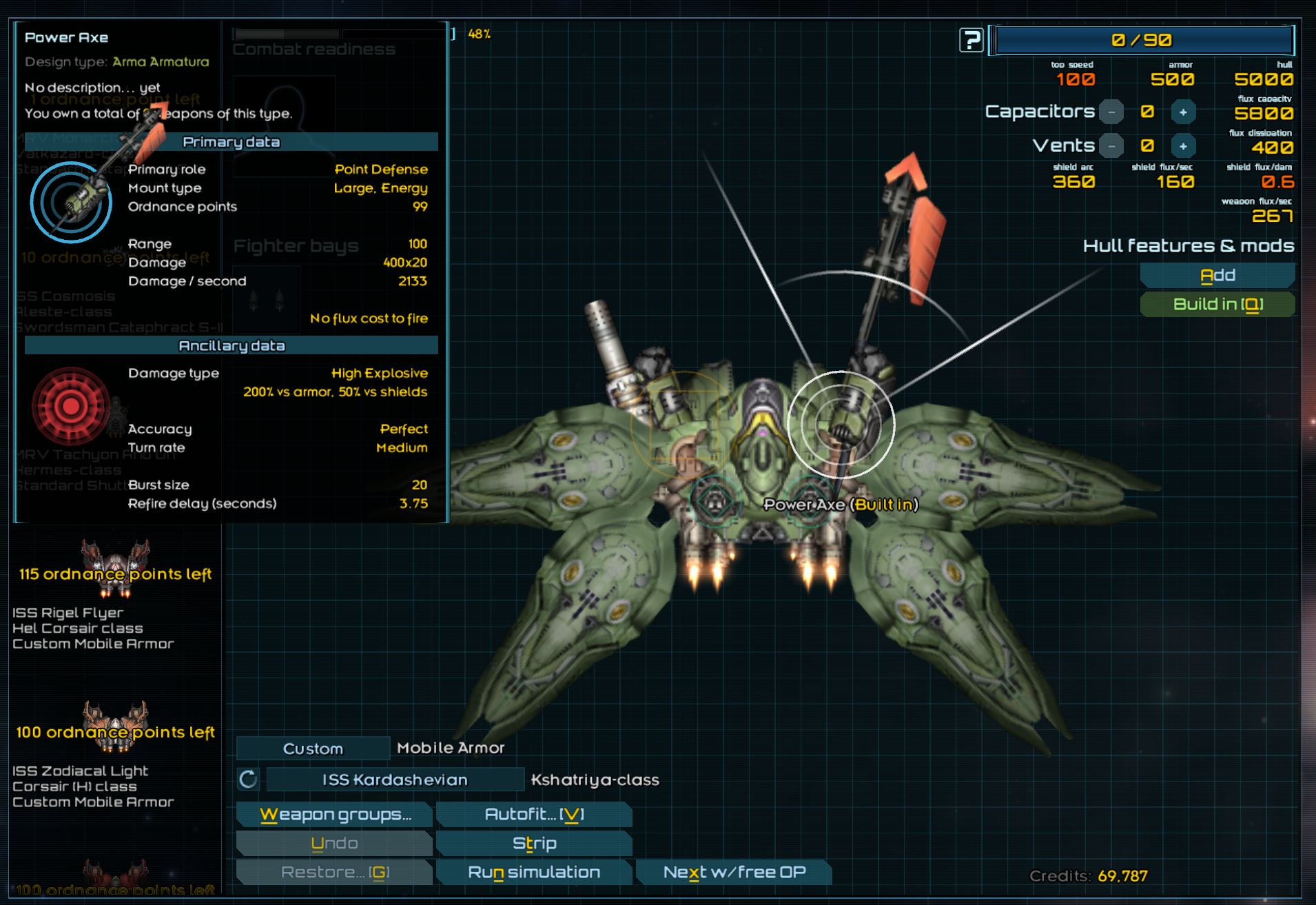The image size is (1316, 905).
Task: Select the Custom variant name field
Action: point(313,749)
